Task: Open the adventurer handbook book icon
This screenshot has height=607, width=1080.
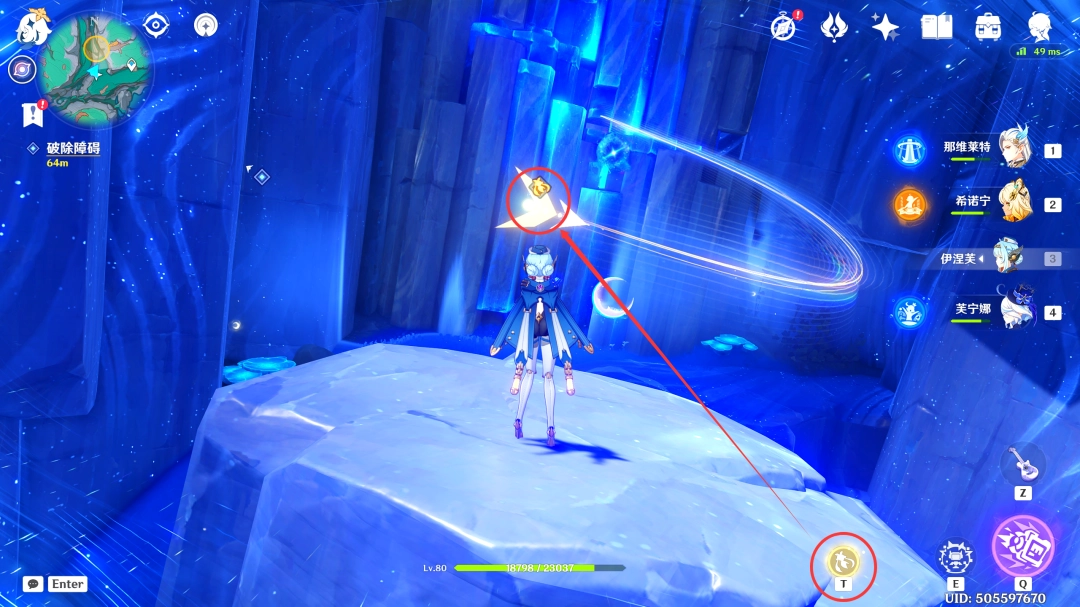Action: [936, 27]
